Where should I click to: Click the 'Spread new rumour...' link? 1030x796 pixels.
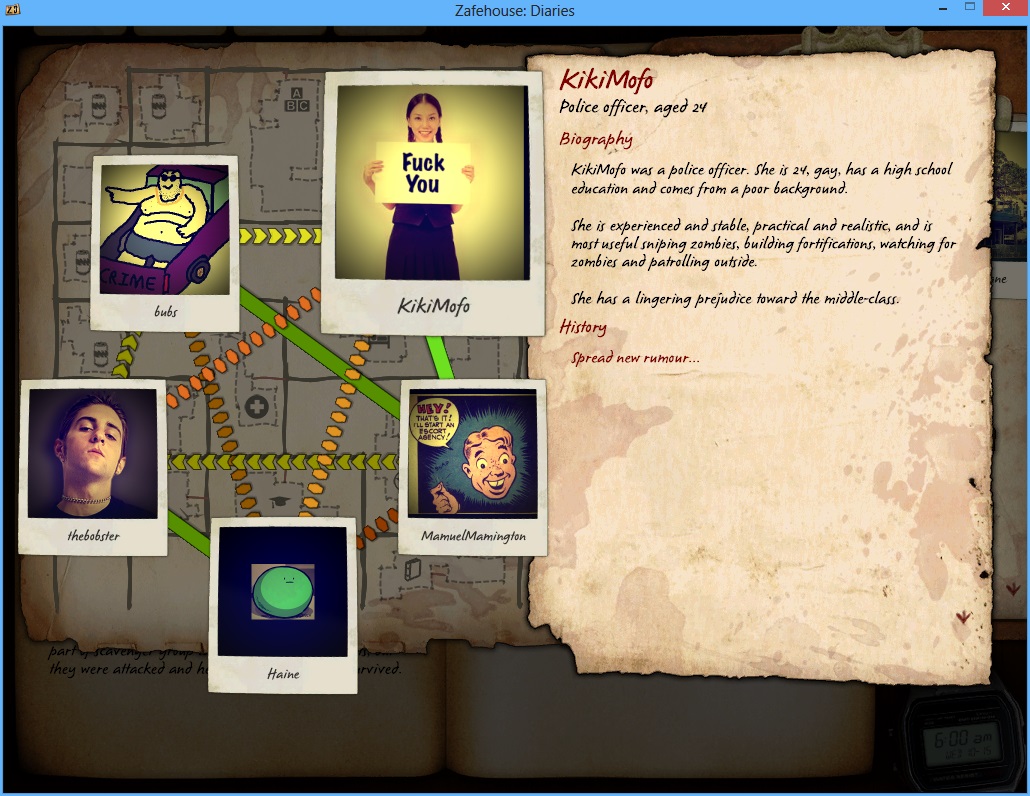pyautogui.click(x=635, y=358)
